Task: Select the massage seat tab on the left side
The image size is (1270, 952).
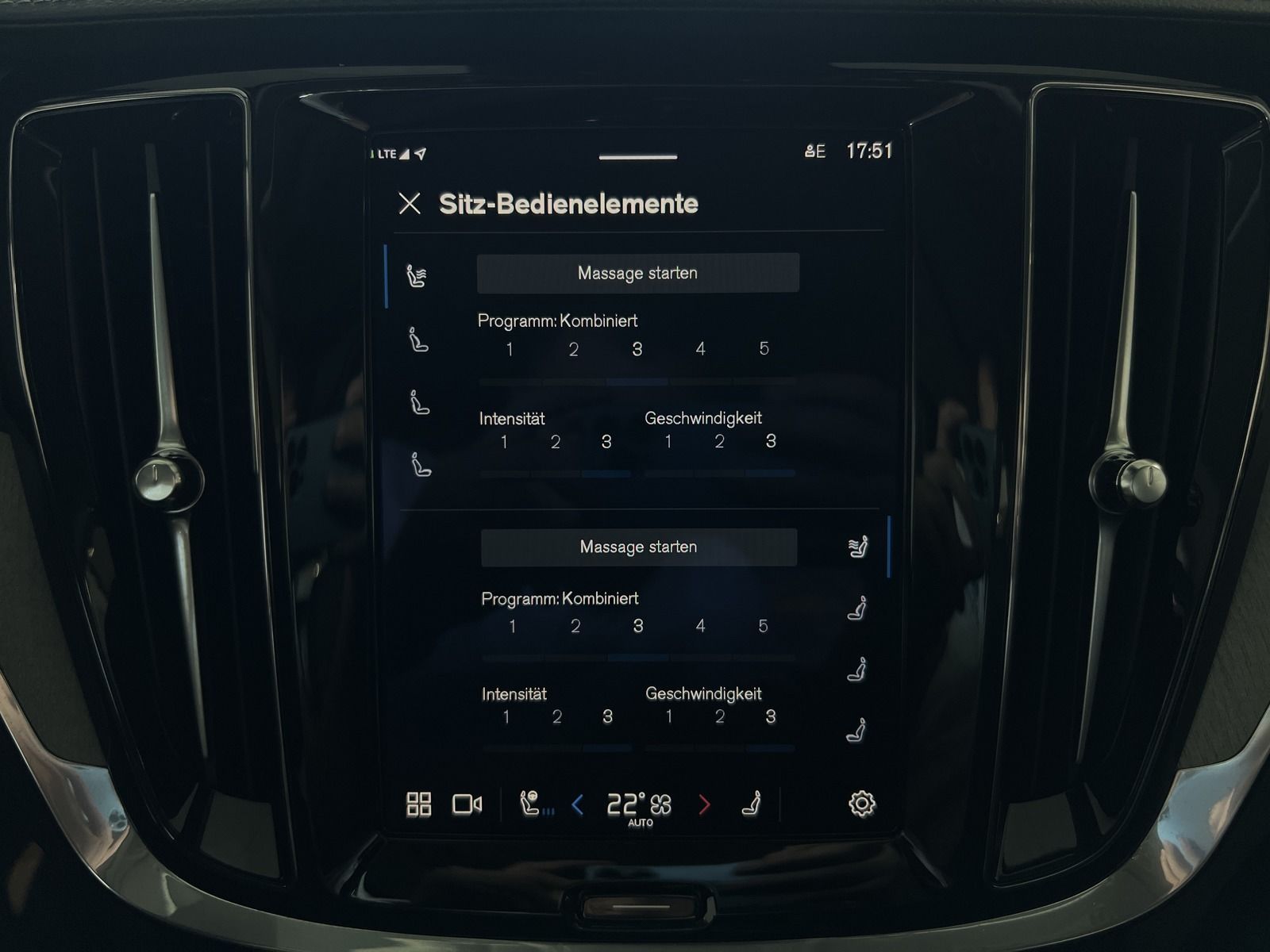Action: tap(417, 276)
